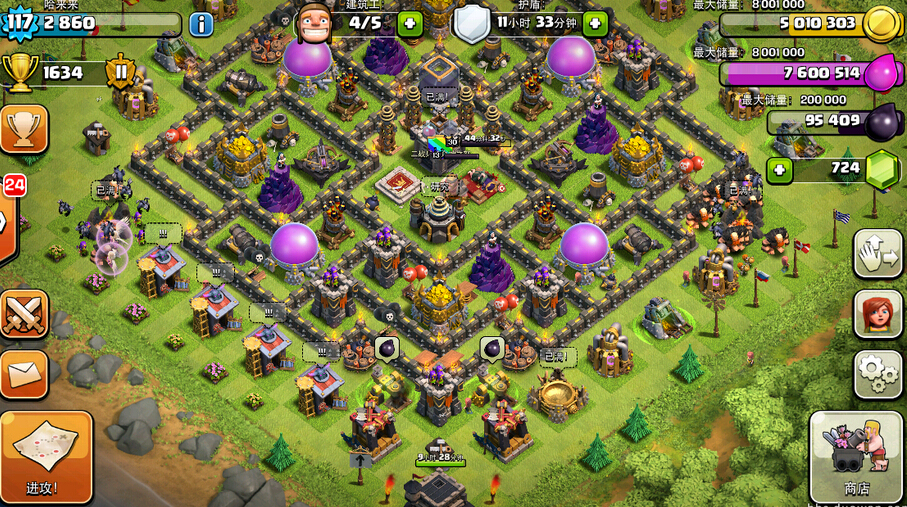The height and width of the screenshot is (507, 907).
Task: Click the red-haired villager portrait button
Action: (877, 314)
